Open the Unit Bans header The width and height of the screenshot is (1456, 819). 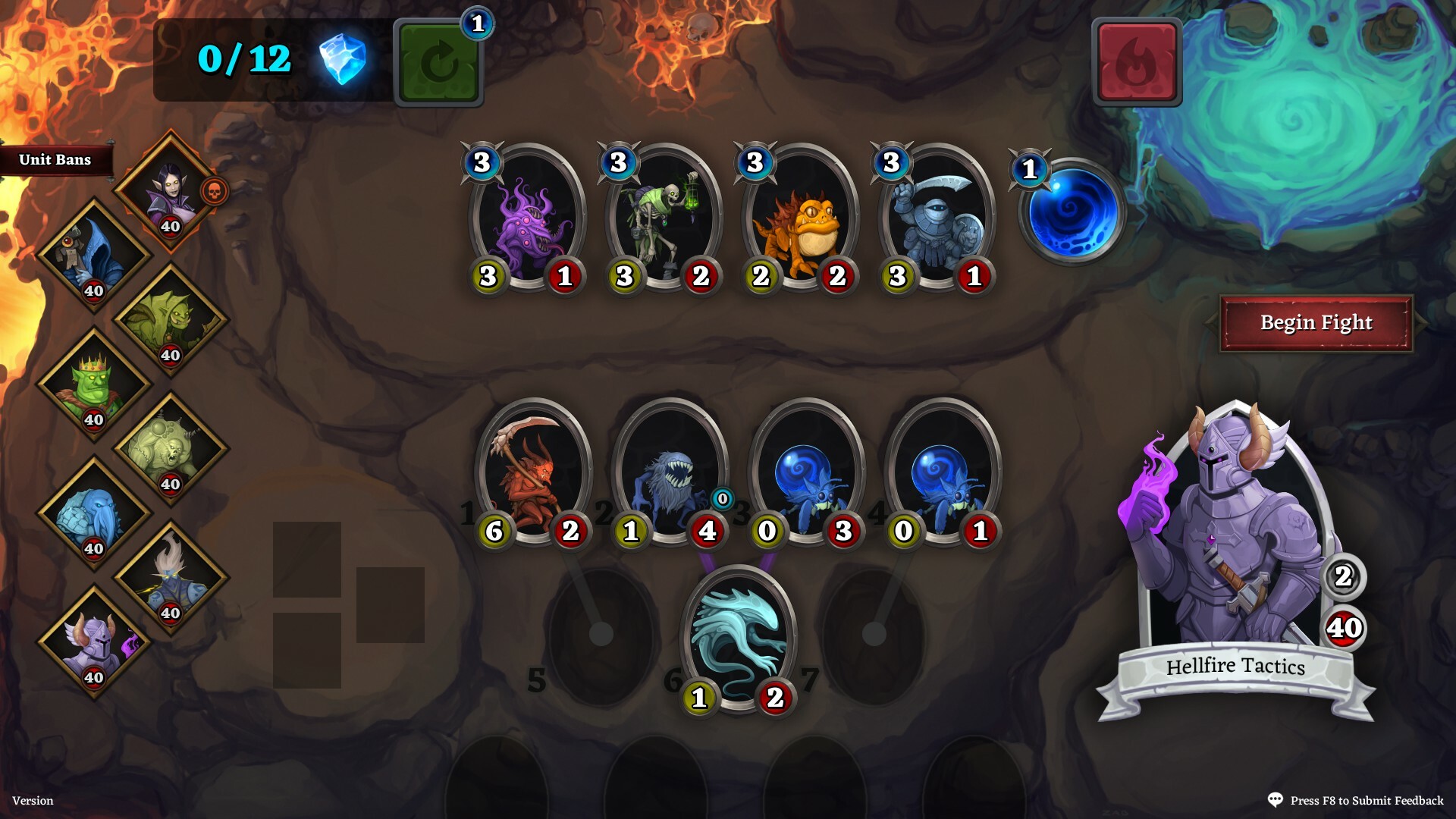(55, 160)
